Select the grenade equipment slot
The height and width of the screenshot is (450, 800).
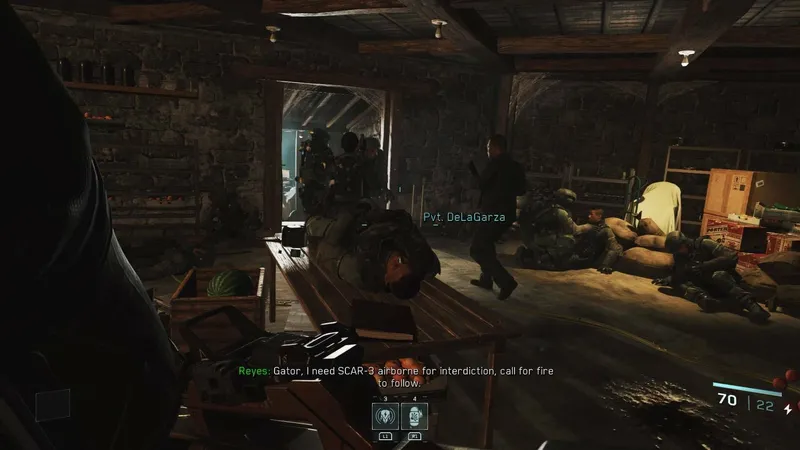click(414, 418)
